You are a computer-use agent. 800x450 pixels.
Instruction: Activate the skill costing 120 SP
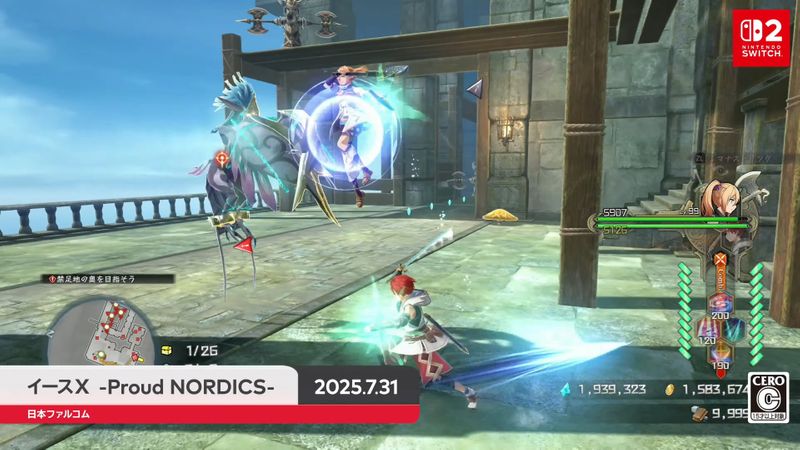click(706, 327)
